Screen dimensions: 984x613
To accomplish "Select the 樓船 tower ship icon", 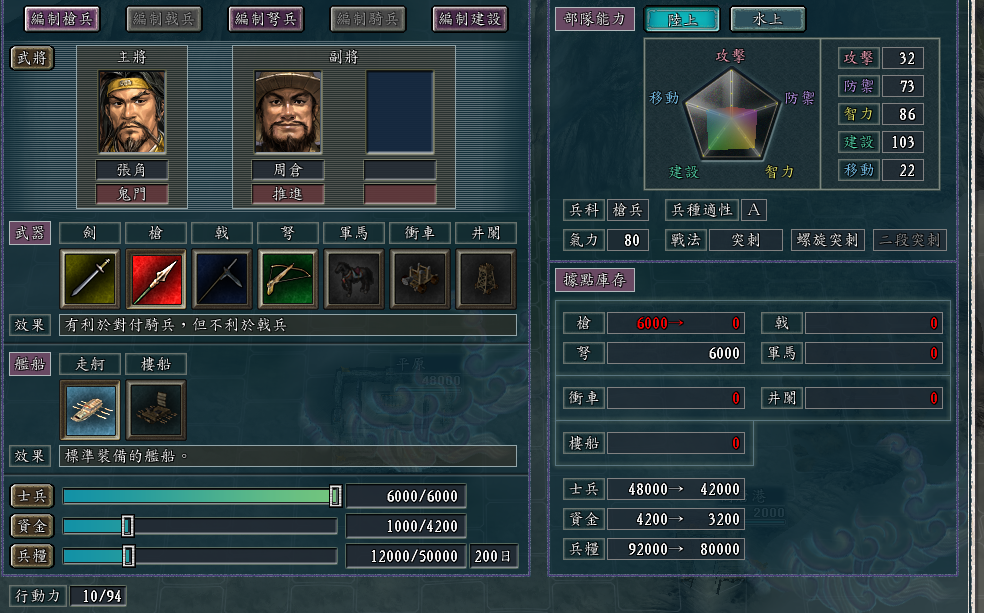I will point(156,410).
